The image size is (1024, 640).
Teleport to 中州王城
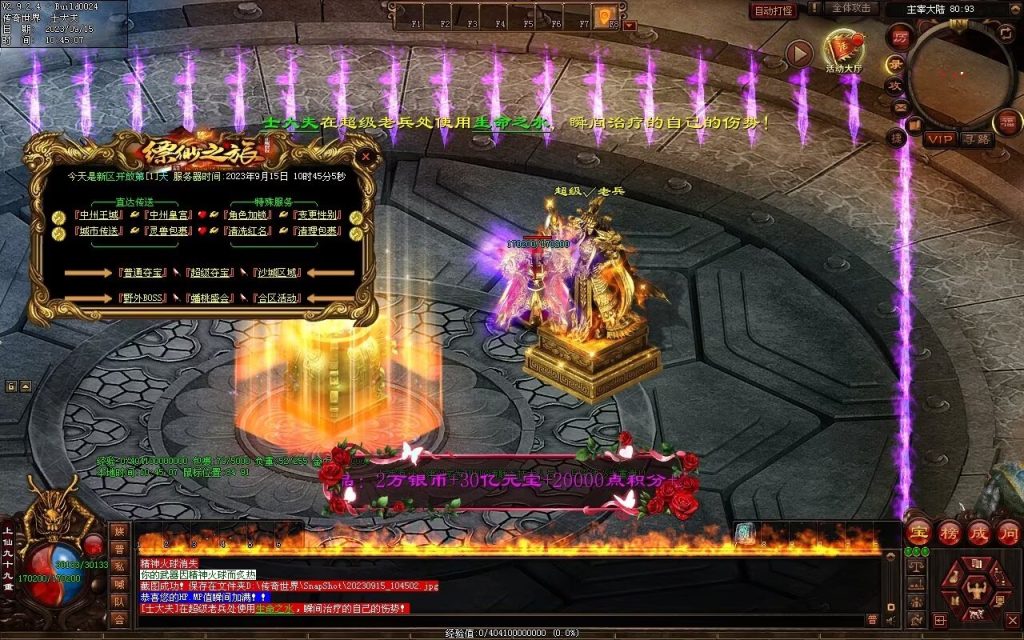pyautogui.click(x=100, y=214)
